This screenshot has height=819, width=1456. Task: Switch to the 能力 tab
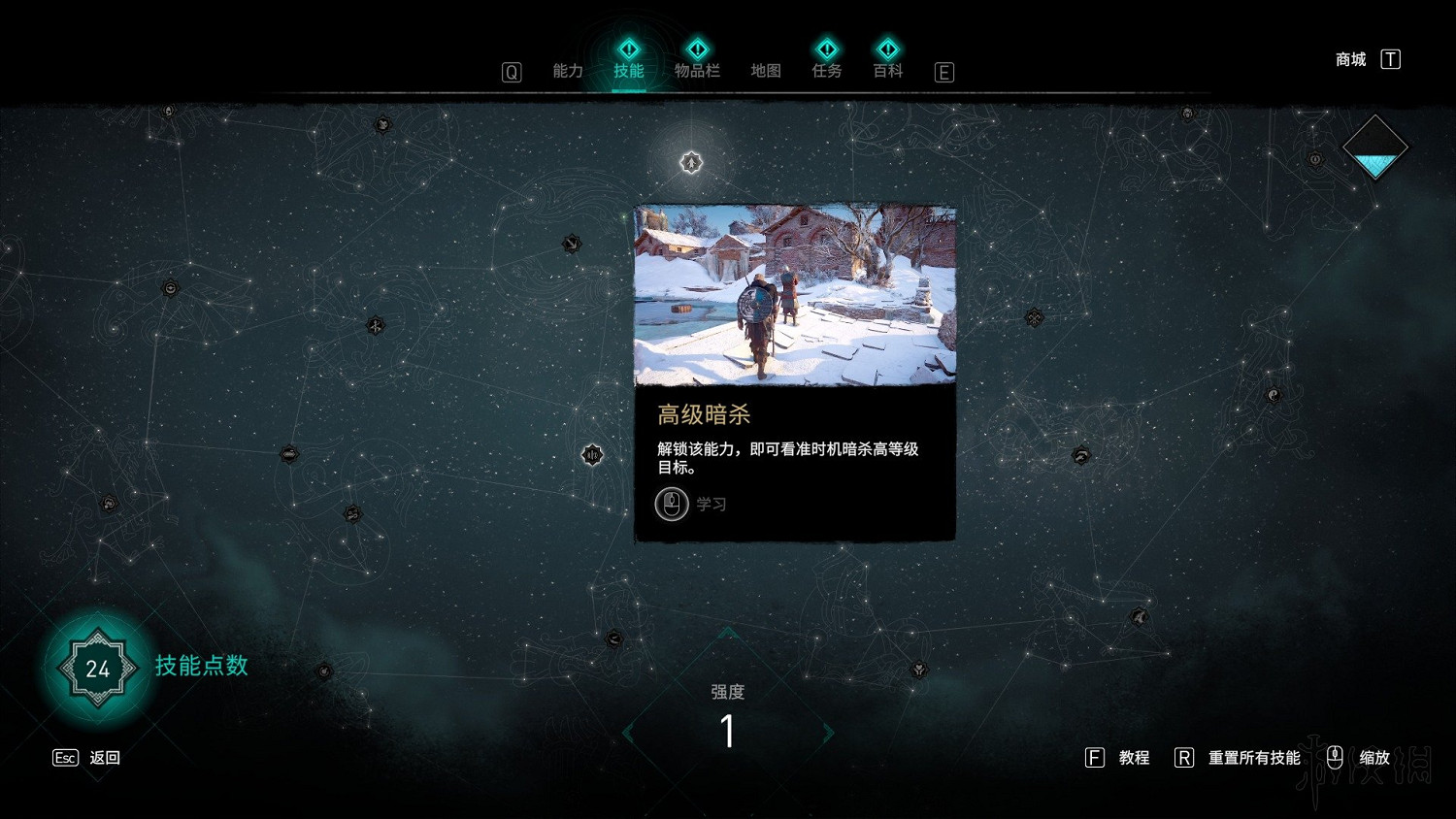coord(568,70)
